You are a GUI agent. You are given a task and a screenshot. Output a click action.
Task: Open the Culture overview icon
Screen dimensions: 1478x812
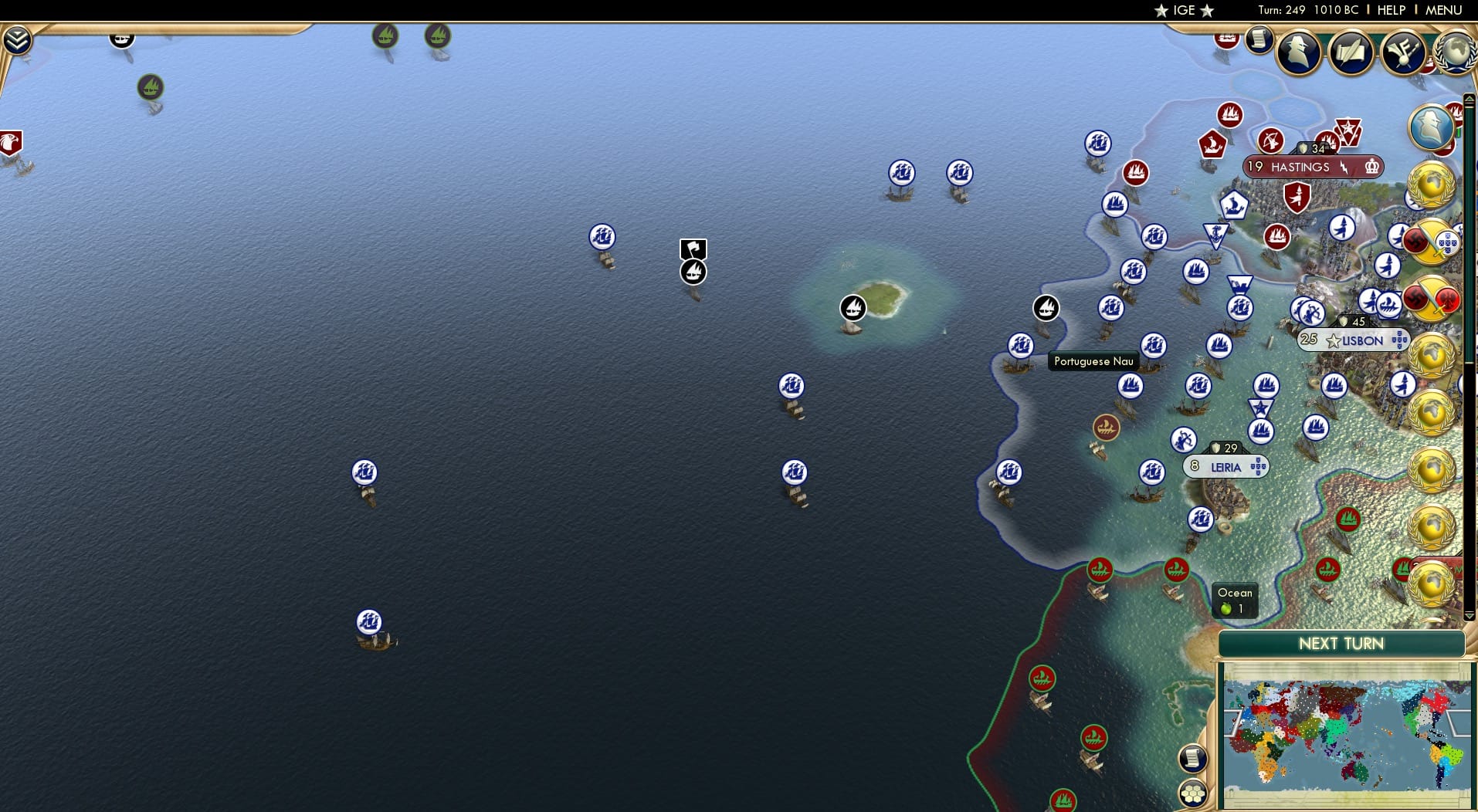(x=1404, y=52)
